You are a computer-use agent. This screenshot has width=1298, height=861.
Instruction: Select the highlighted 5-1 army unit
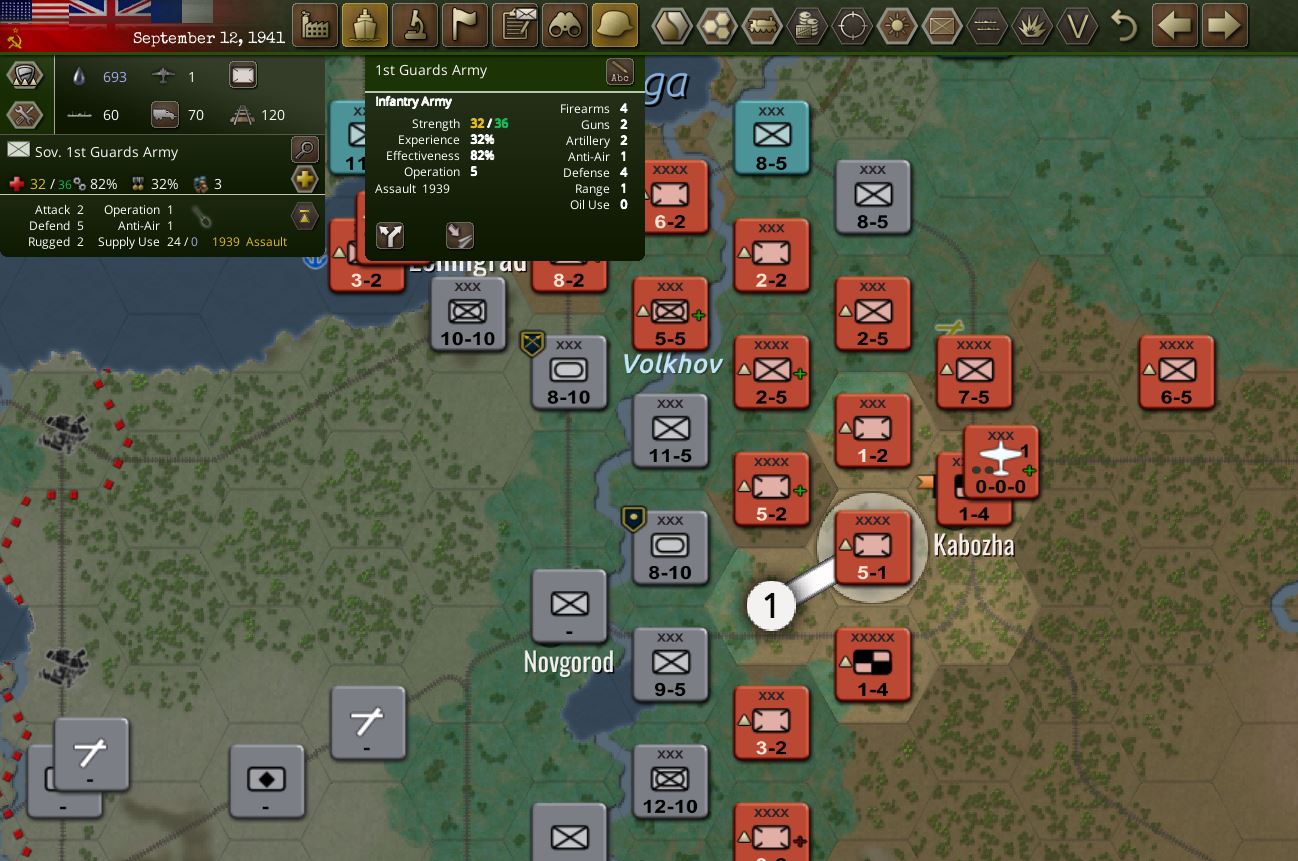873,548
